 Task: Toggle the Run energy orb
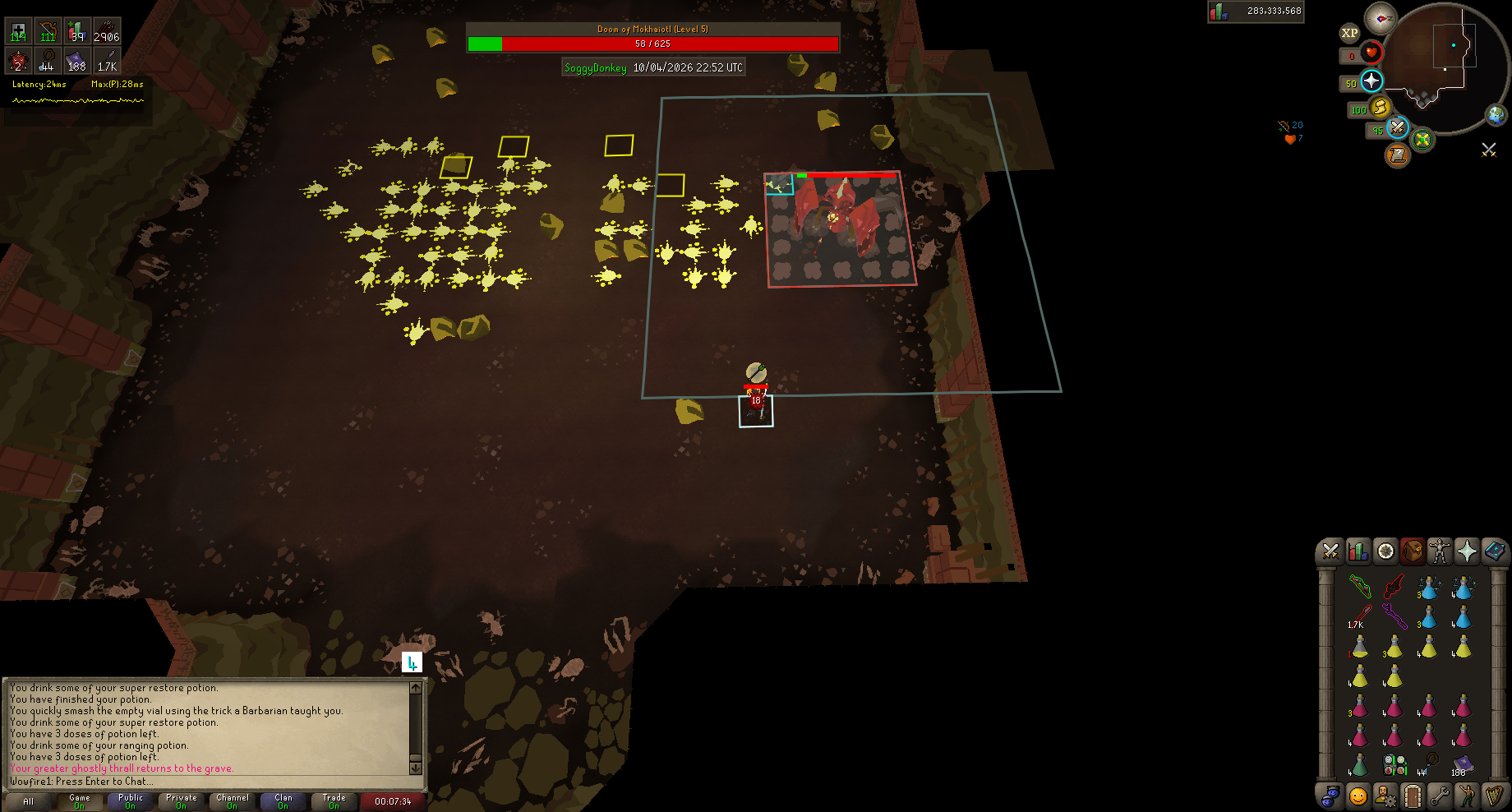[x=1381, y=107]
